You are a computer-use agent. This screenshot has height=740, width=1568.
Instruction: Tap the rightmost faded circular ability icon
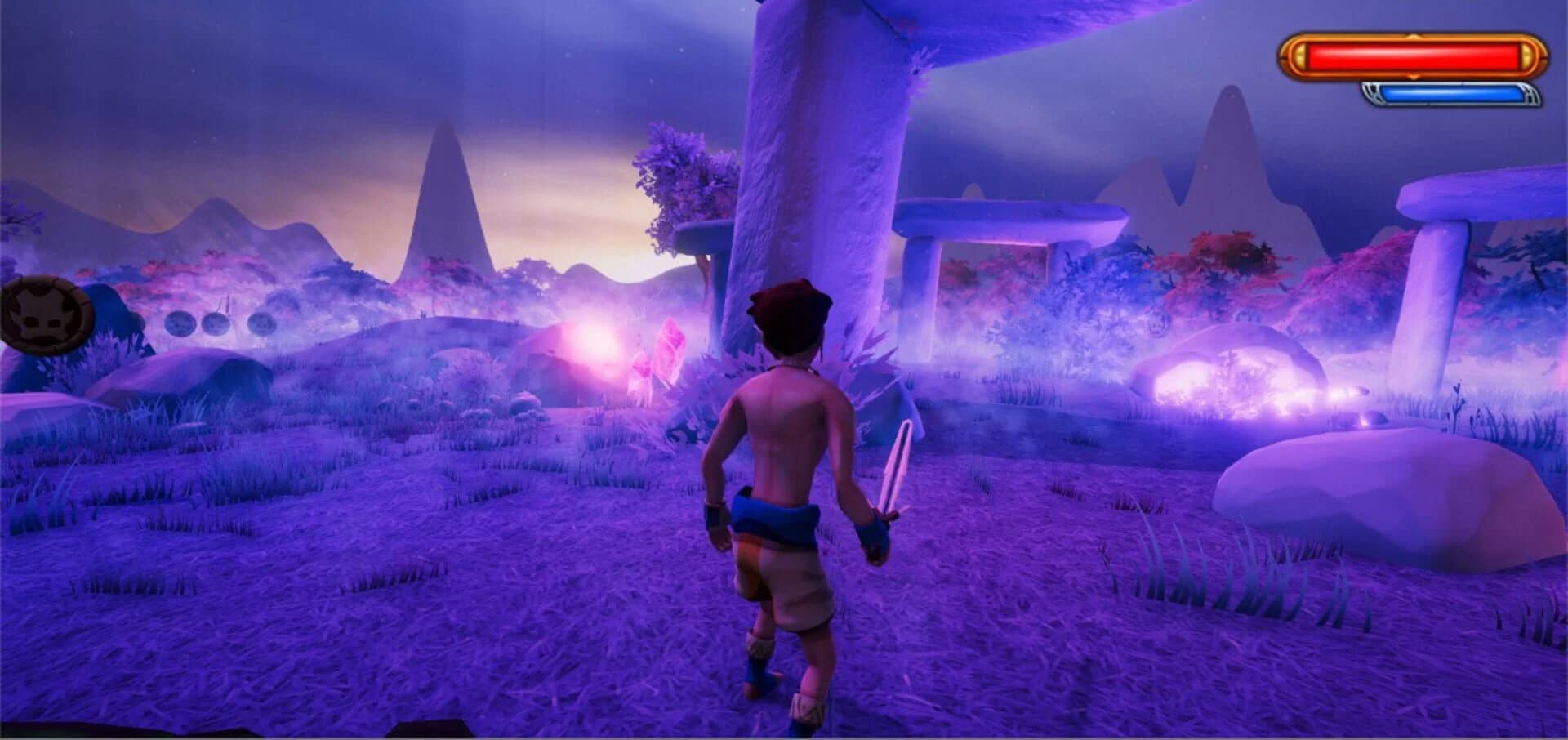261,323
